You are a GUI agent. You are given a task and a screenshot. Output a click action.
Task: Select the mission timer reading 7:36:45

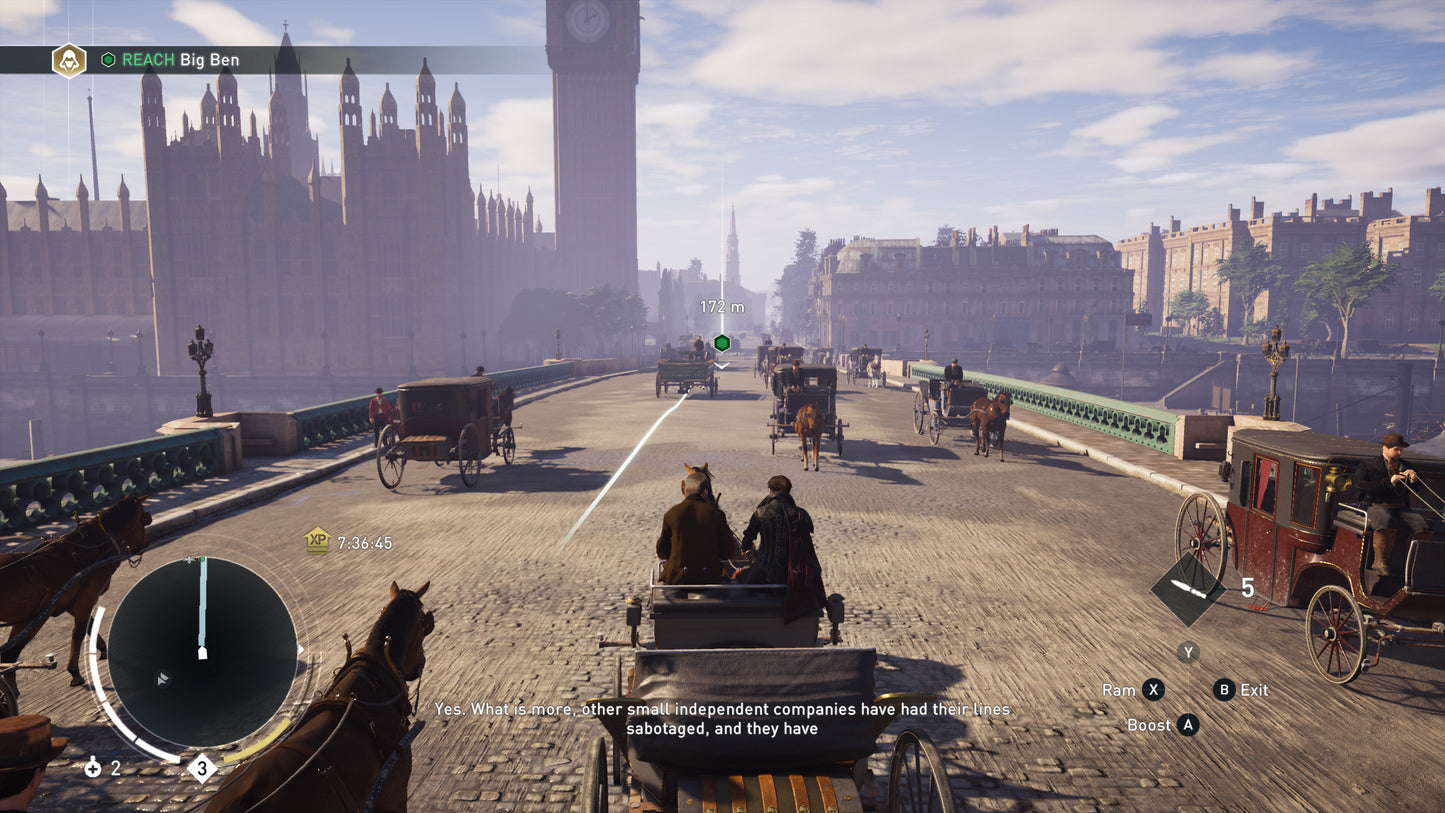[x=366, y=543]
